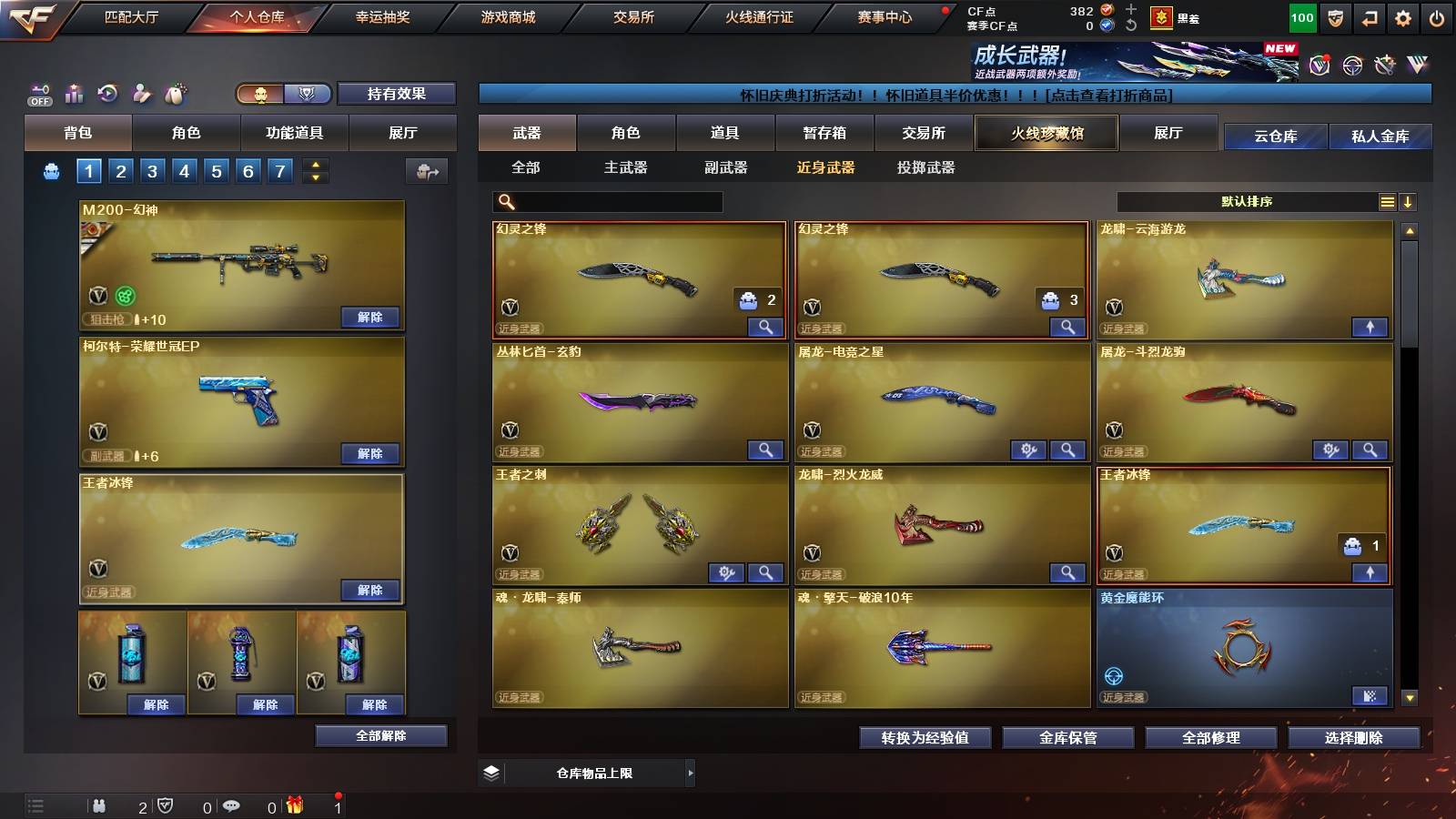Open the settings gear icon top right
The height and width of the screenshot is (819, 1456).
coord(1403,16)
